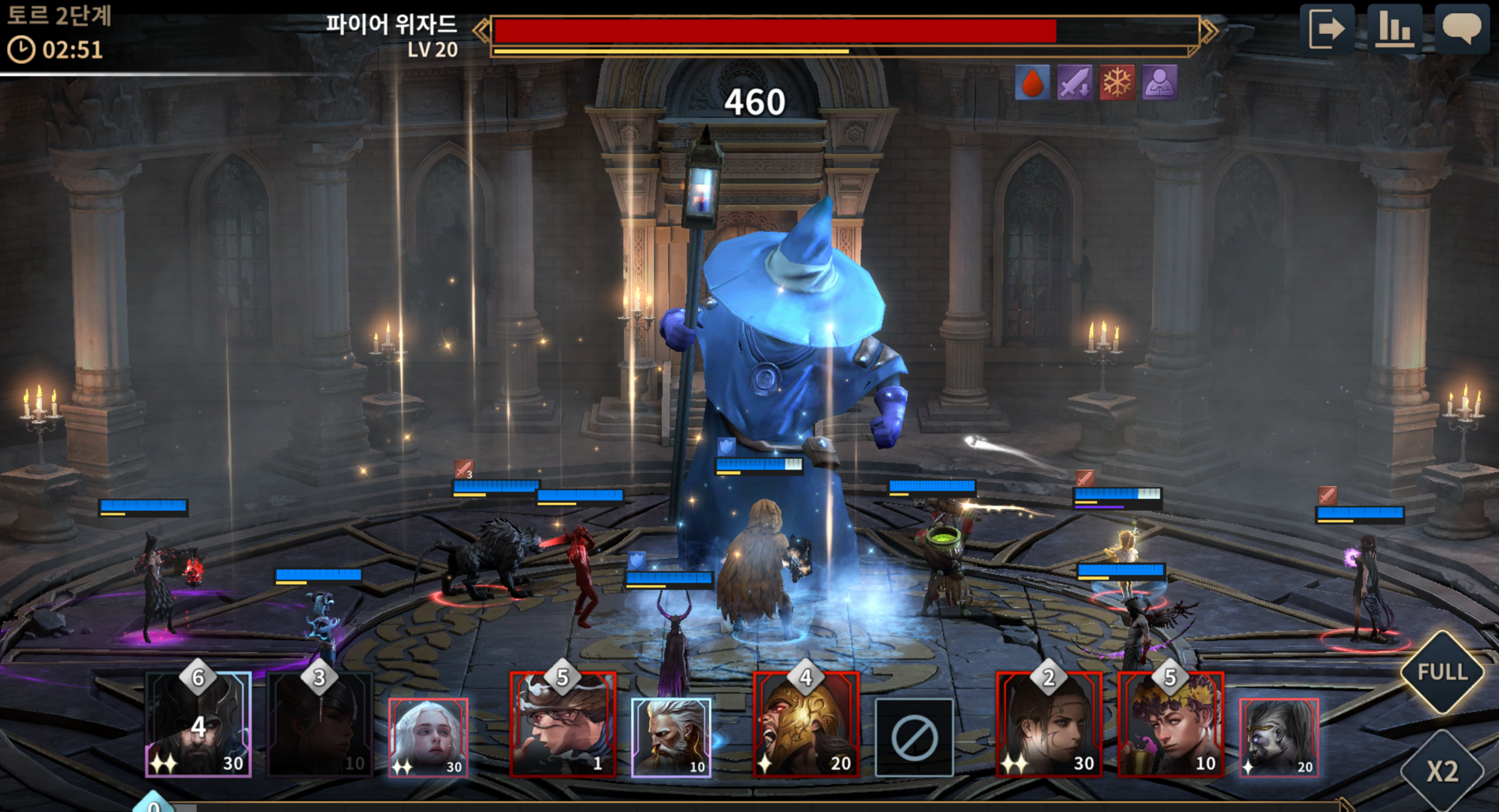Exit the battle with the arrow-door button

click(x=1326, y=28)
